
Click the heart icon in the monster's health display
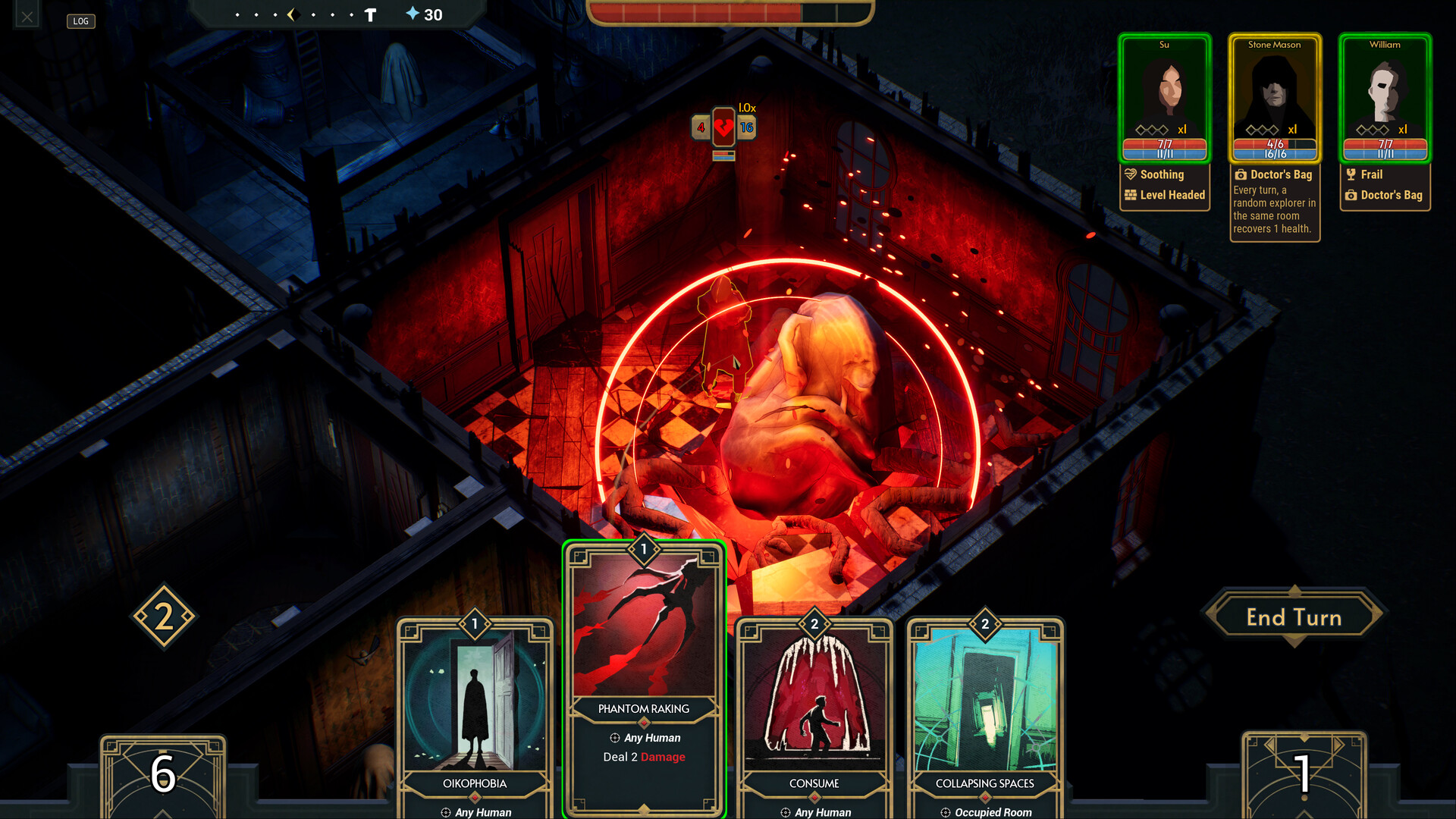pos(722,127)
